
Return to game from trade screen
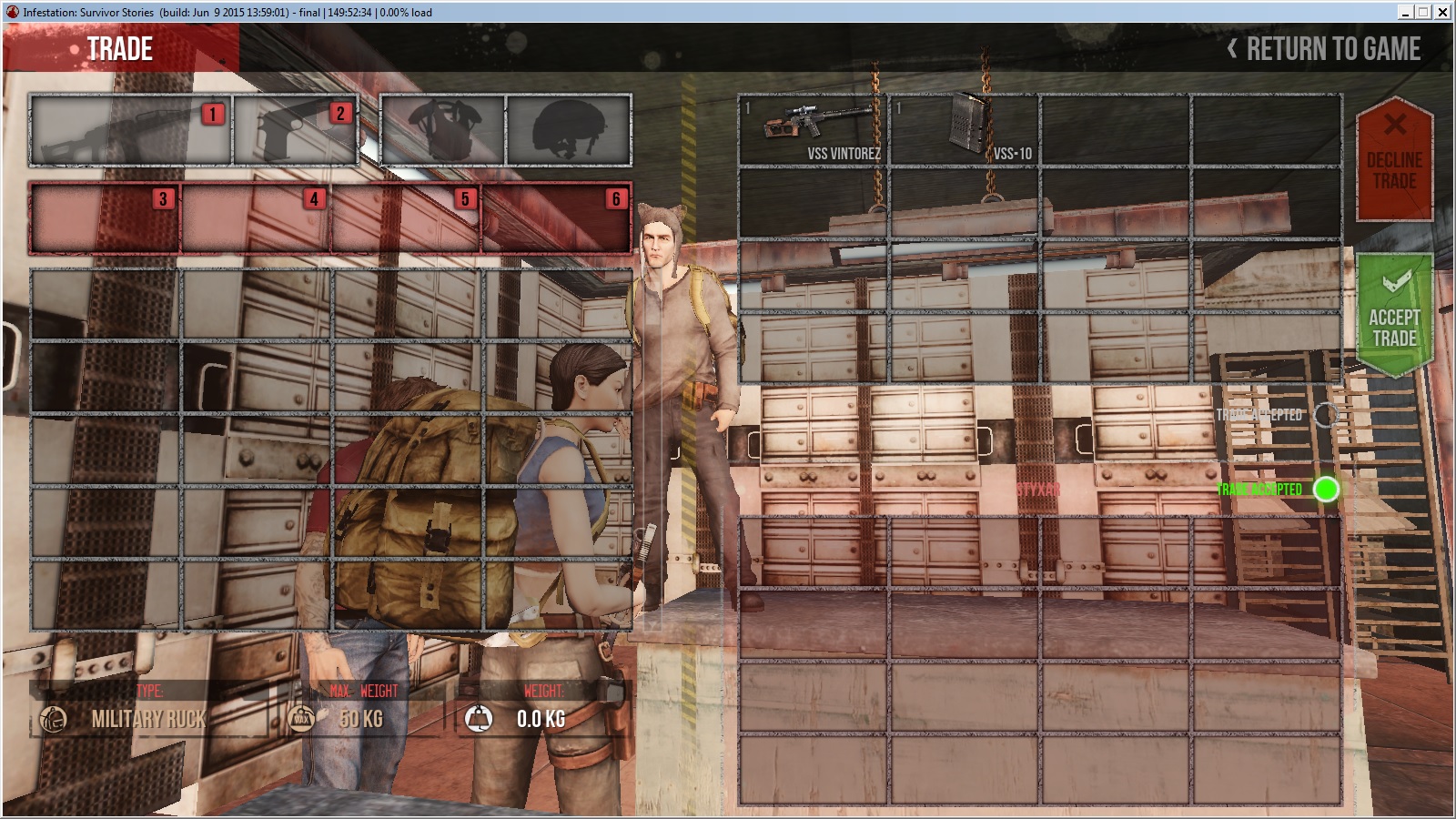[1325, 49]
